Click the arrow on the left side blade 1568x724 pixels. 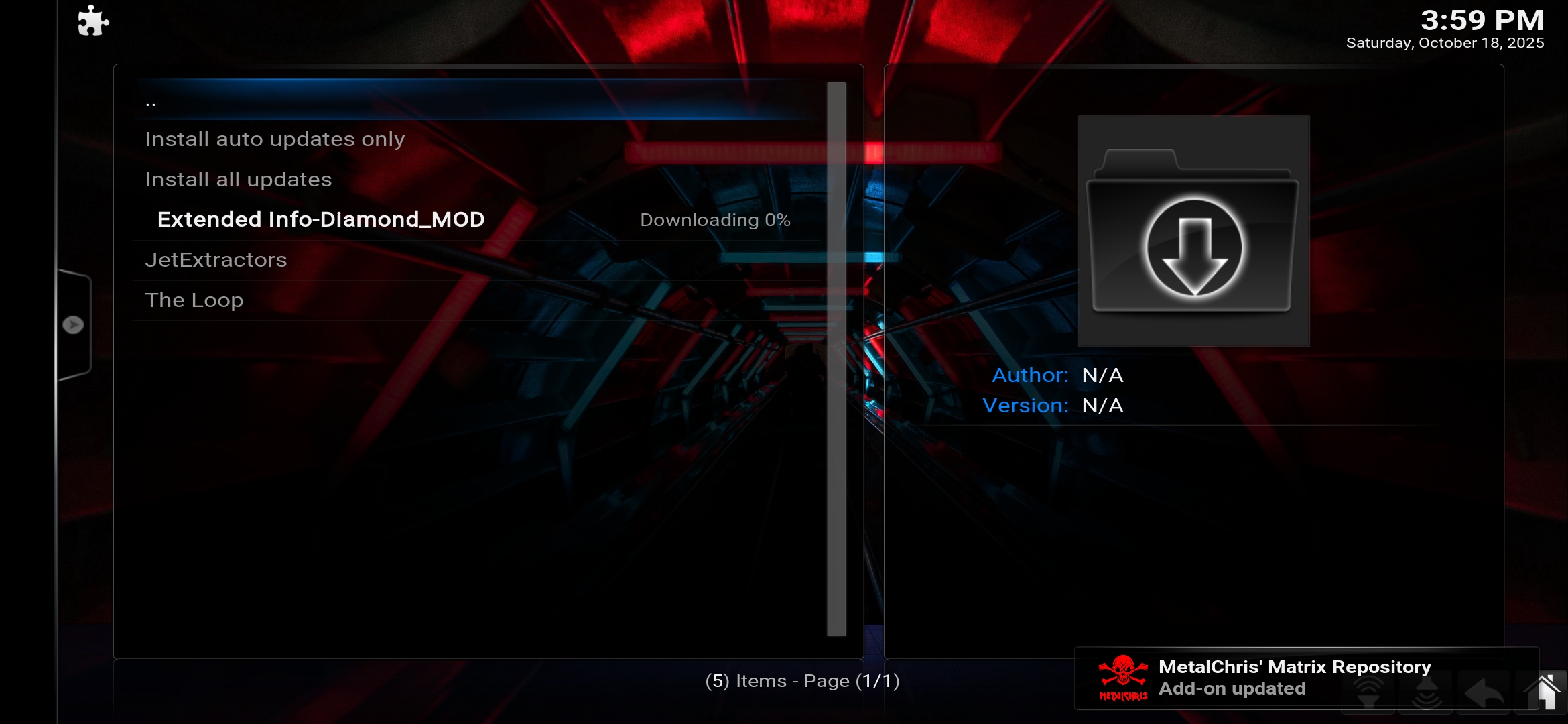tap(74, 324)
